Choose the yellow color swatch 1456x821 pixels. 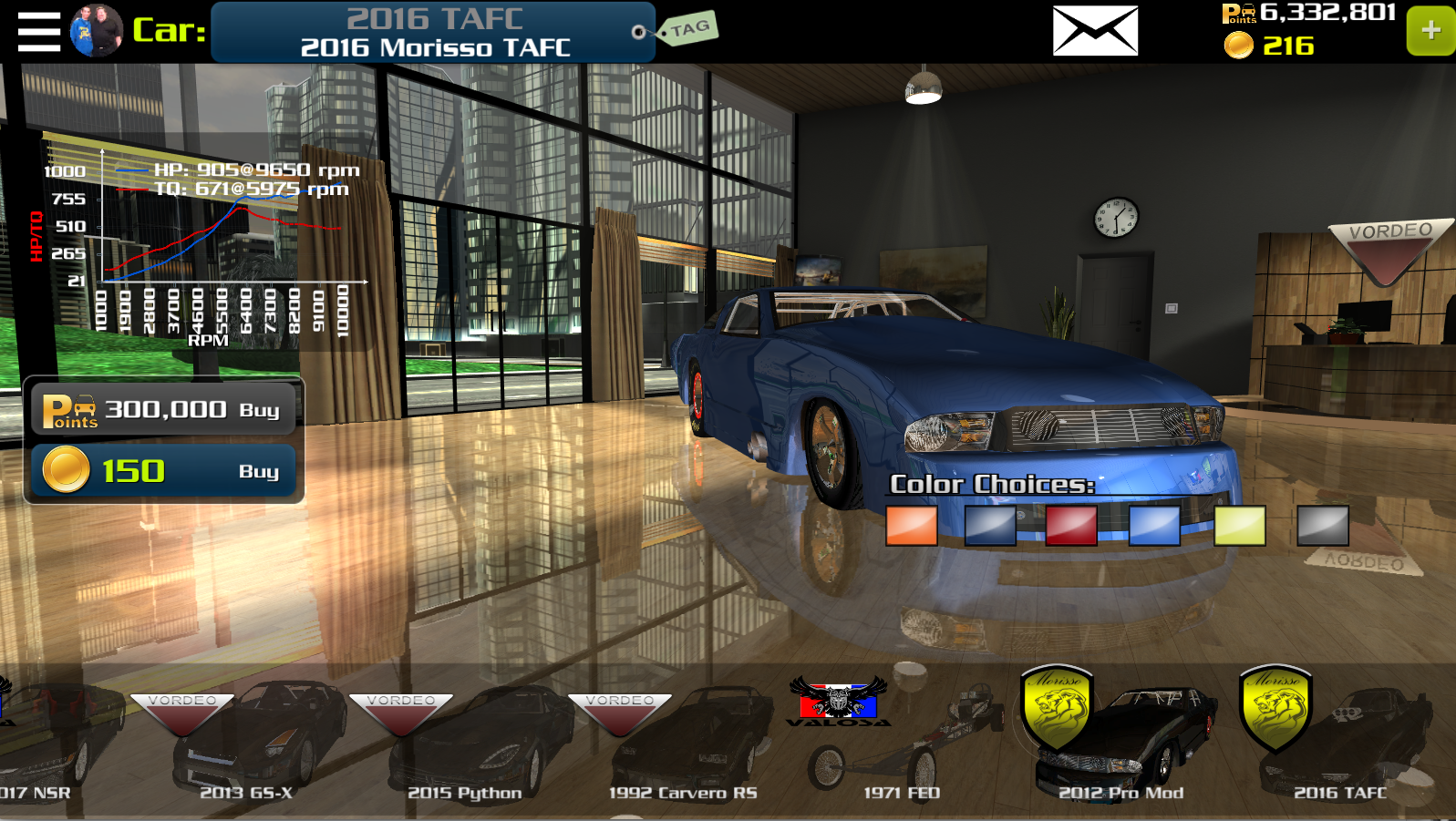(x=1239, y=526)
